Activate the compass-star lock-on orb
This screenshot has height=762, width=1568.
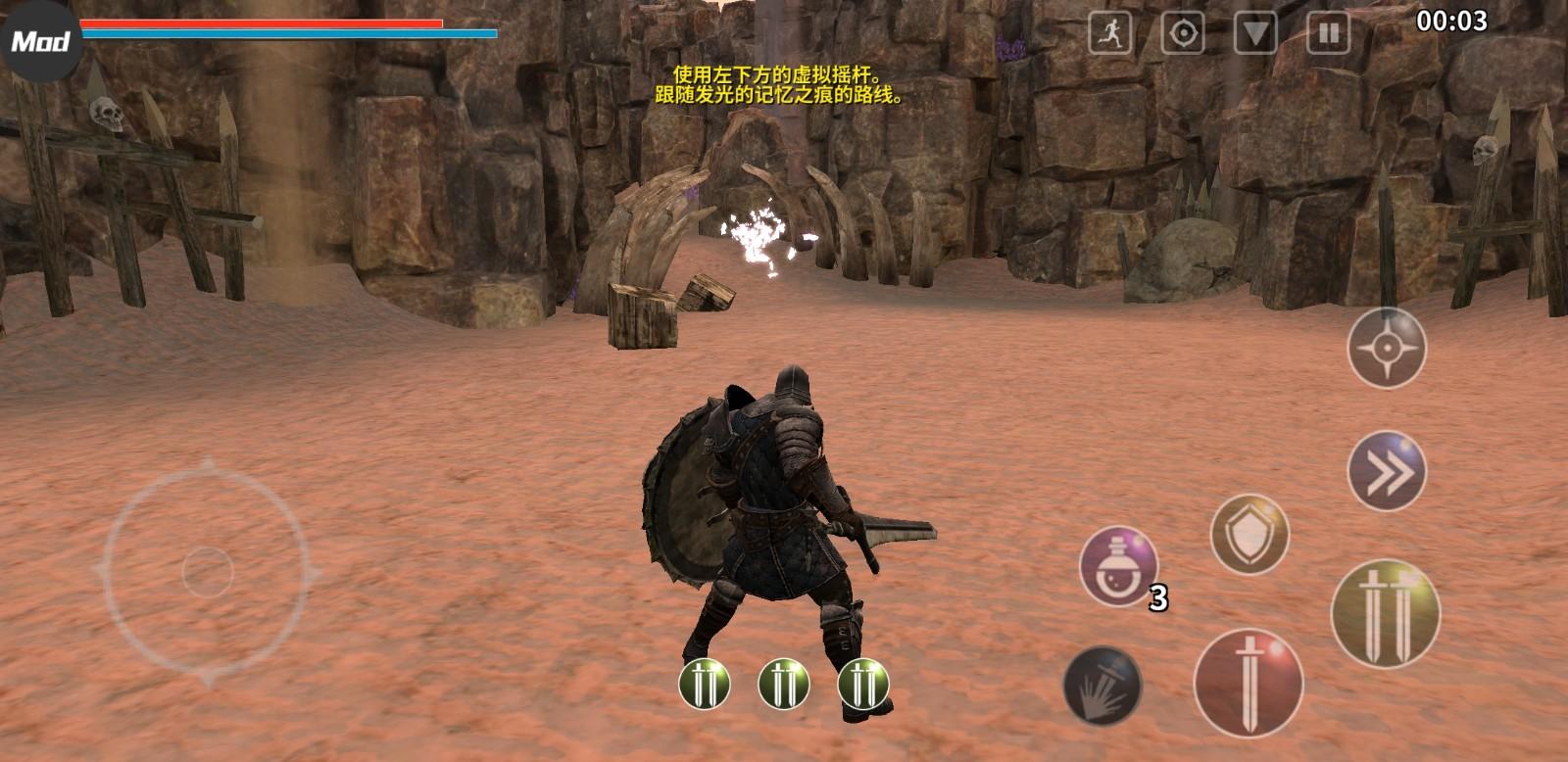1387,348
